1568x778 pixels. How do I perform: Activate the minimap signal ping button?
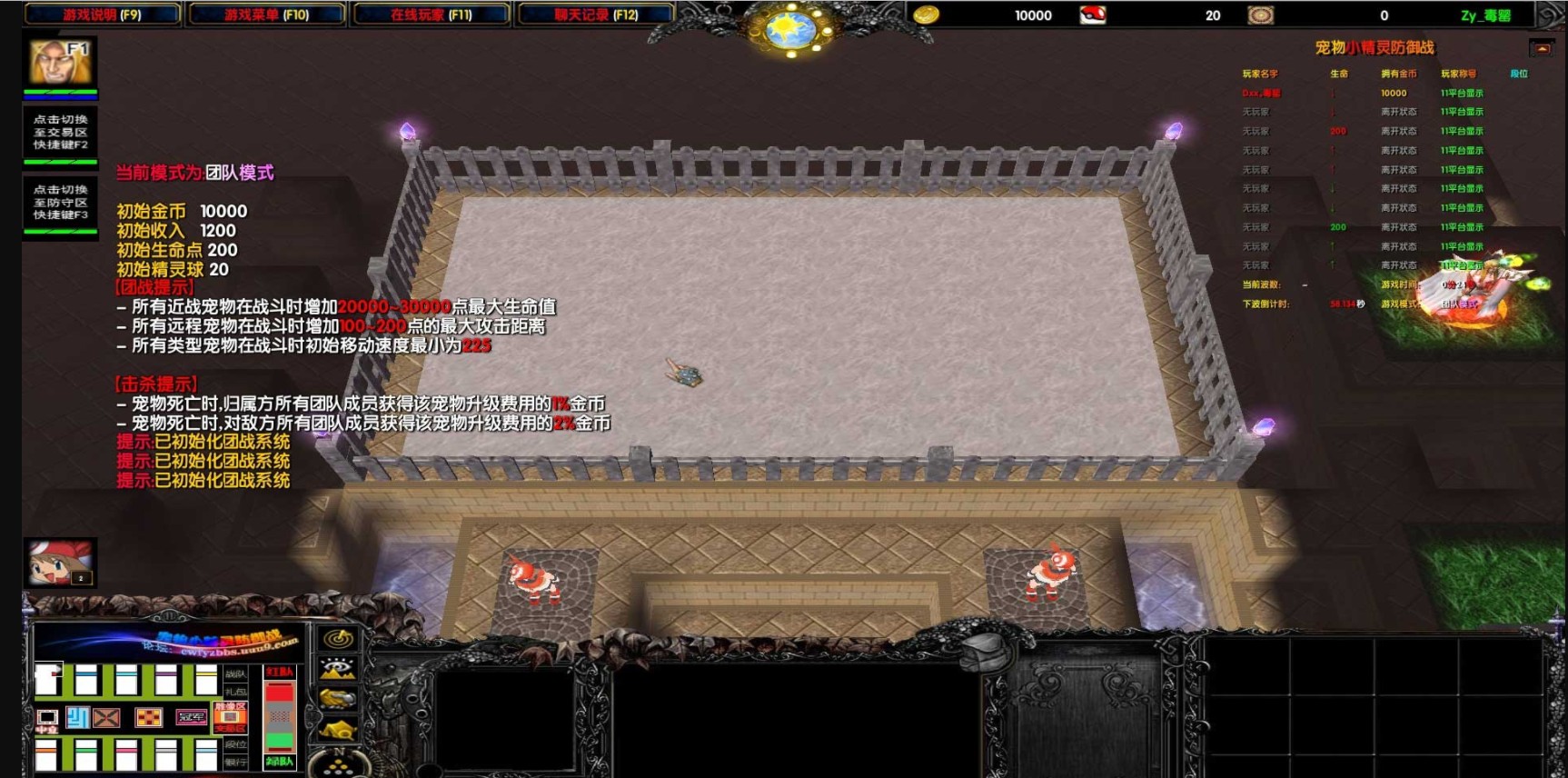339,638
